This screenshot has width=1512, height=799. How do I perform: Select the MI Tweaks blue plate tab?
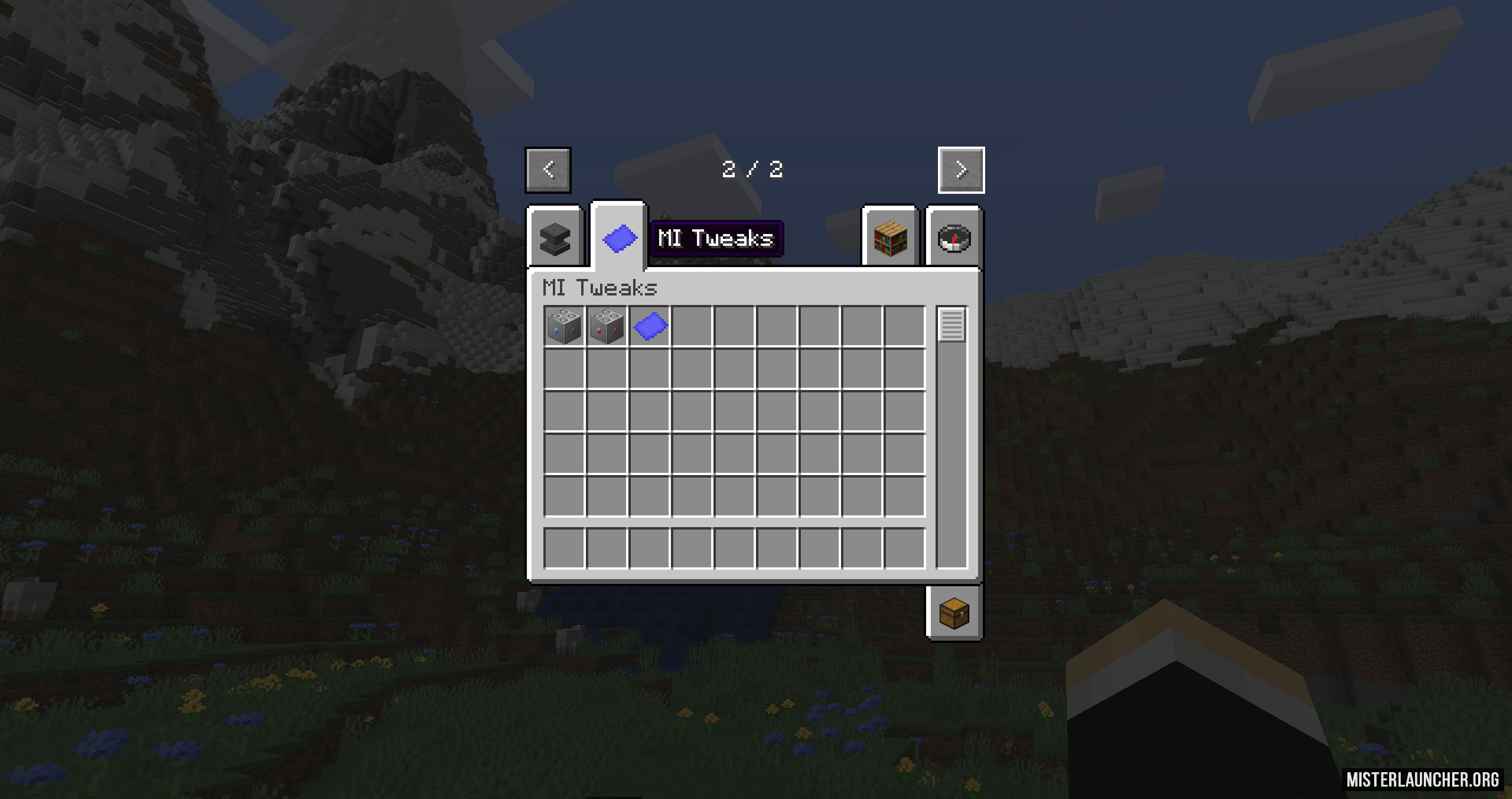(x=619, y=237)
